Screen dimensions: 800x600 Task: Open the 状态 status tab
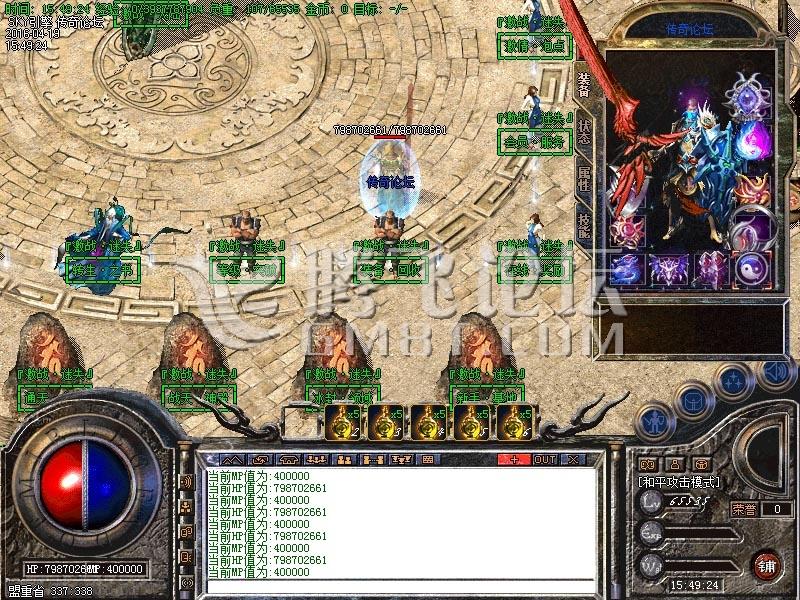585,133
